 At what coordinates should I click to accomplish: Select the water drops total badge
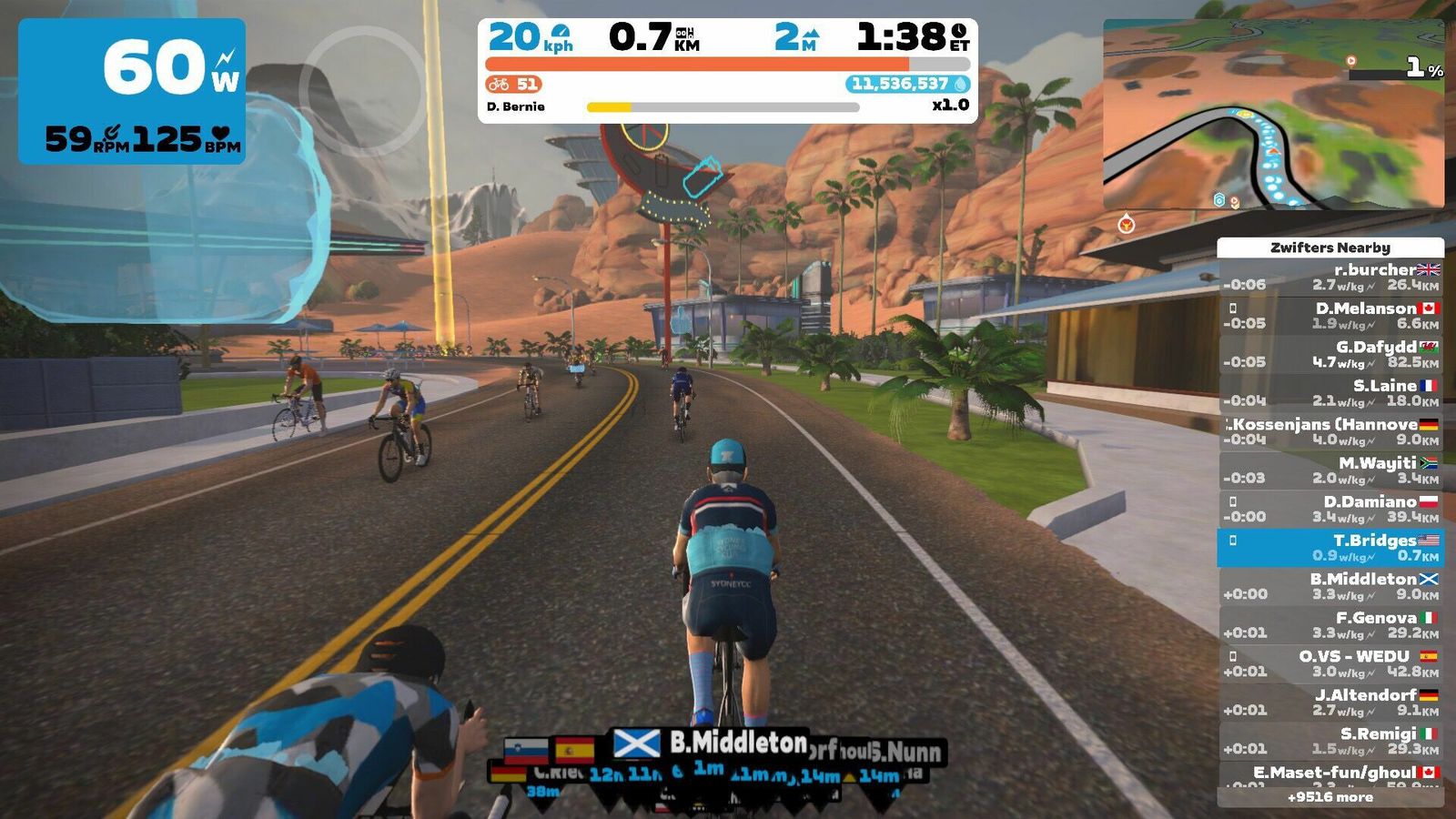(907, 85)
